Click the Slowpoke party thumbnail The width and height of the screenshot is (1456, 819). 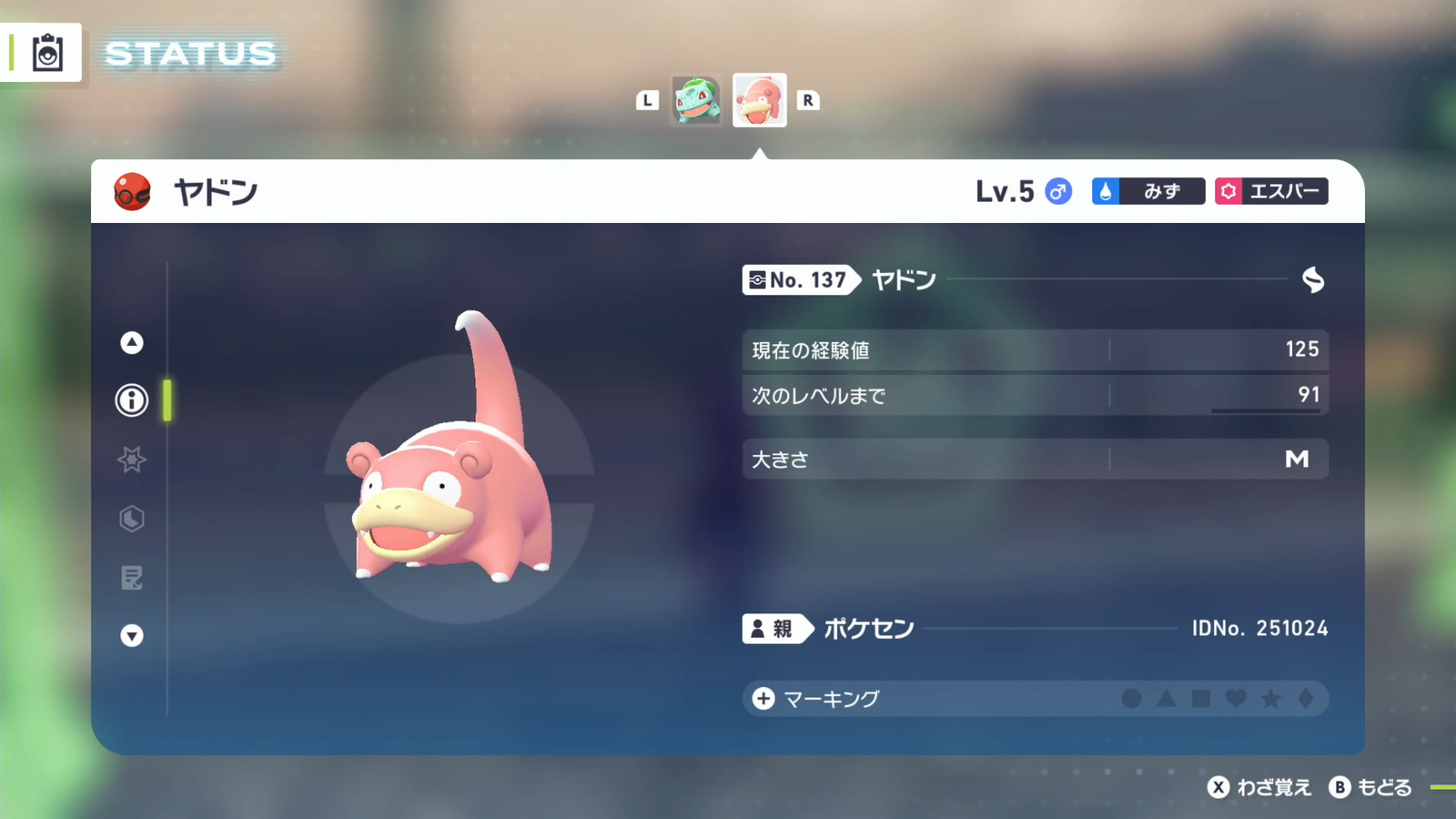click(759, 100)
